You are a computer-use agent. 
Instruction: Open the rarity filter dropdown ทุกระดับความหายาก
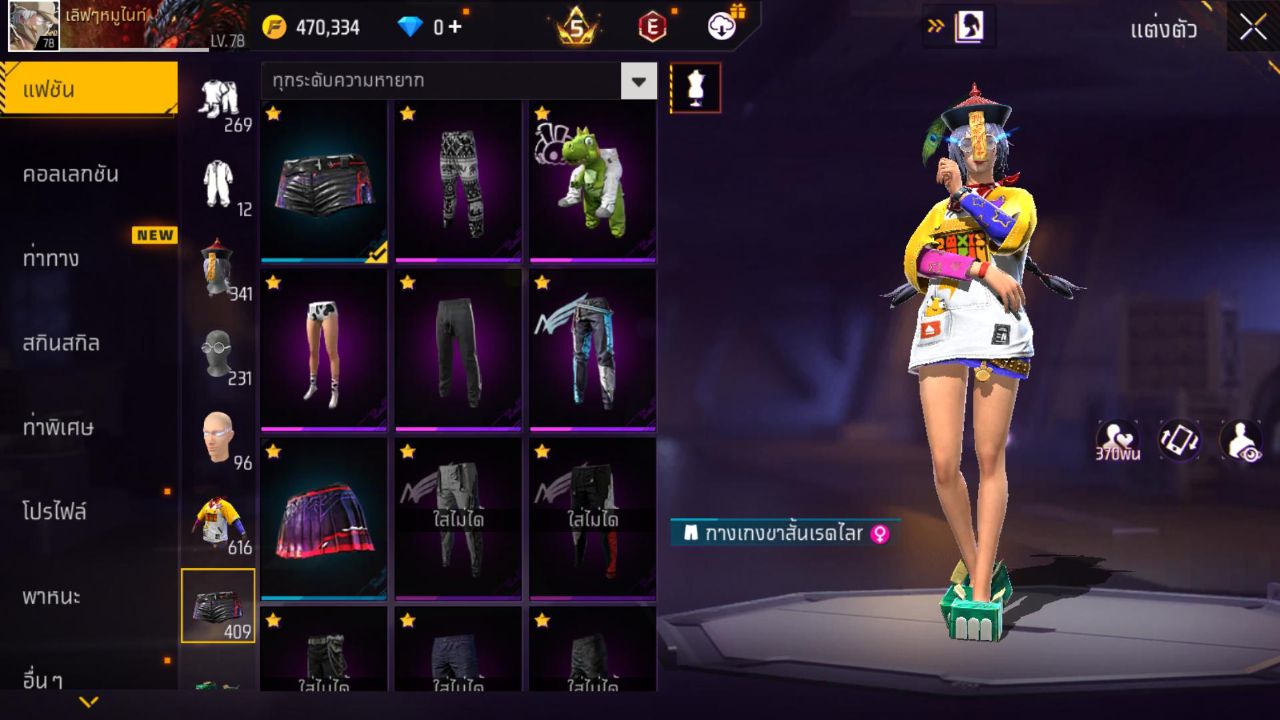click(455, 81)
